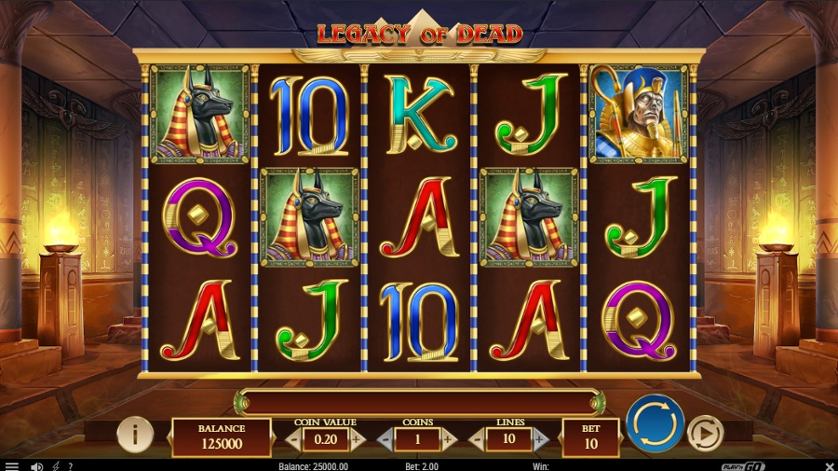The width and height of the screenshot is (838, 471).
Task: Click the lightning bolt quick-spin icon
Action: click(55, 465)
